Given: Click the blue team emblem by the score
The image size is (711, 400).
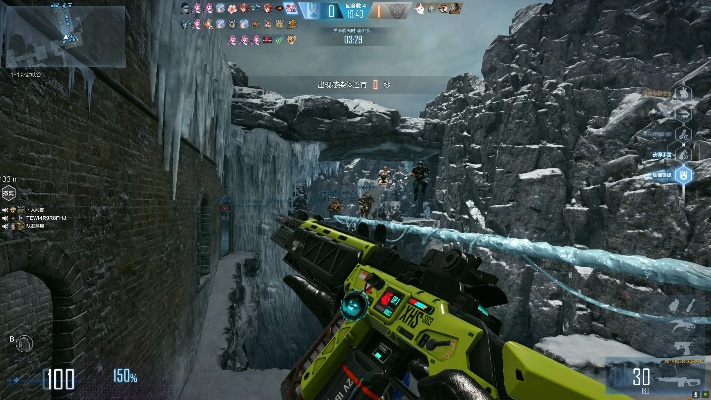Looking at the screenshot, I should coord(311,9).
